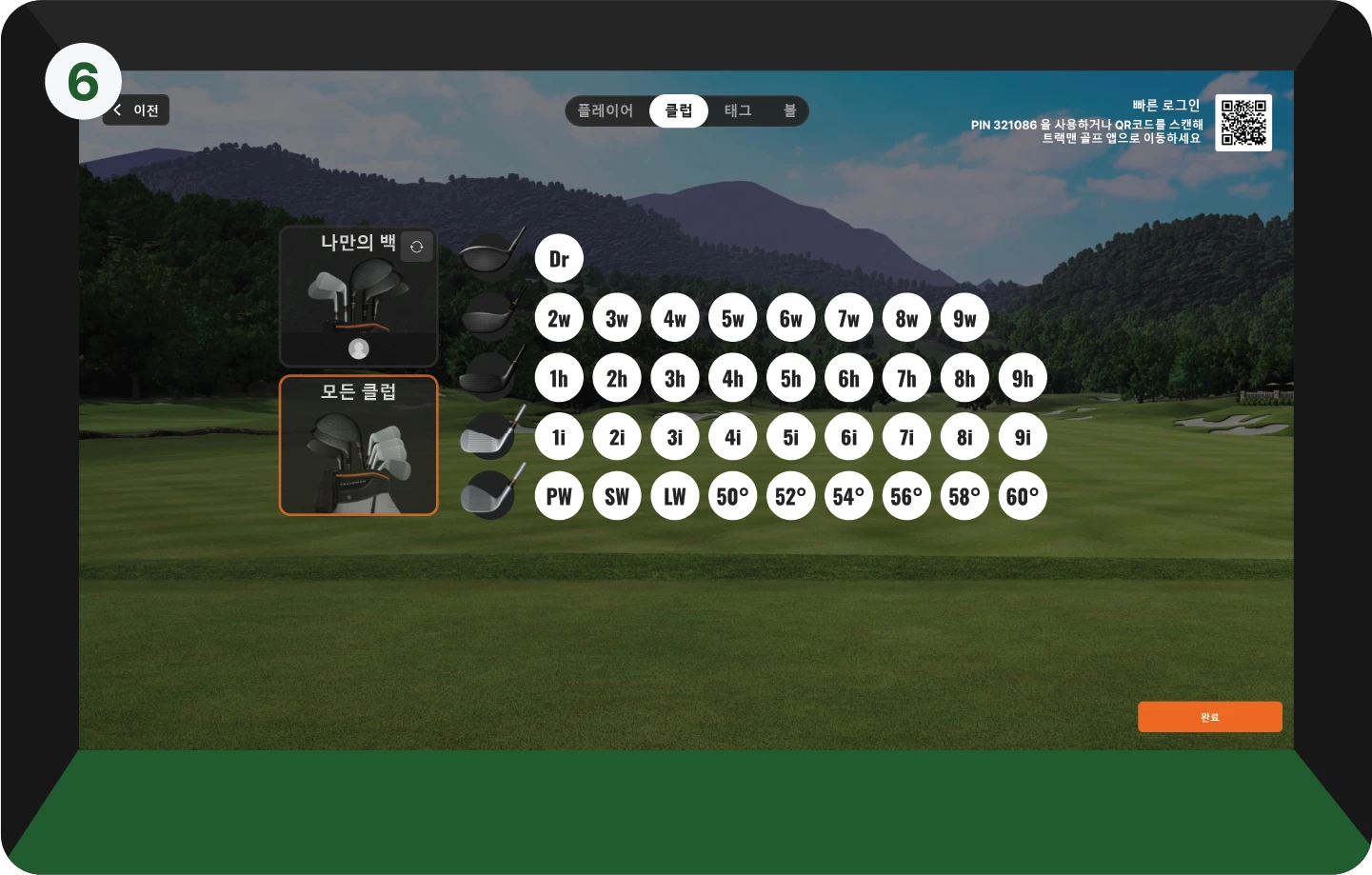Viewport: 1372px width, 875px height.
Task: Open the 볼 tab
Action: pyautogui.click(x=789, y=110)
